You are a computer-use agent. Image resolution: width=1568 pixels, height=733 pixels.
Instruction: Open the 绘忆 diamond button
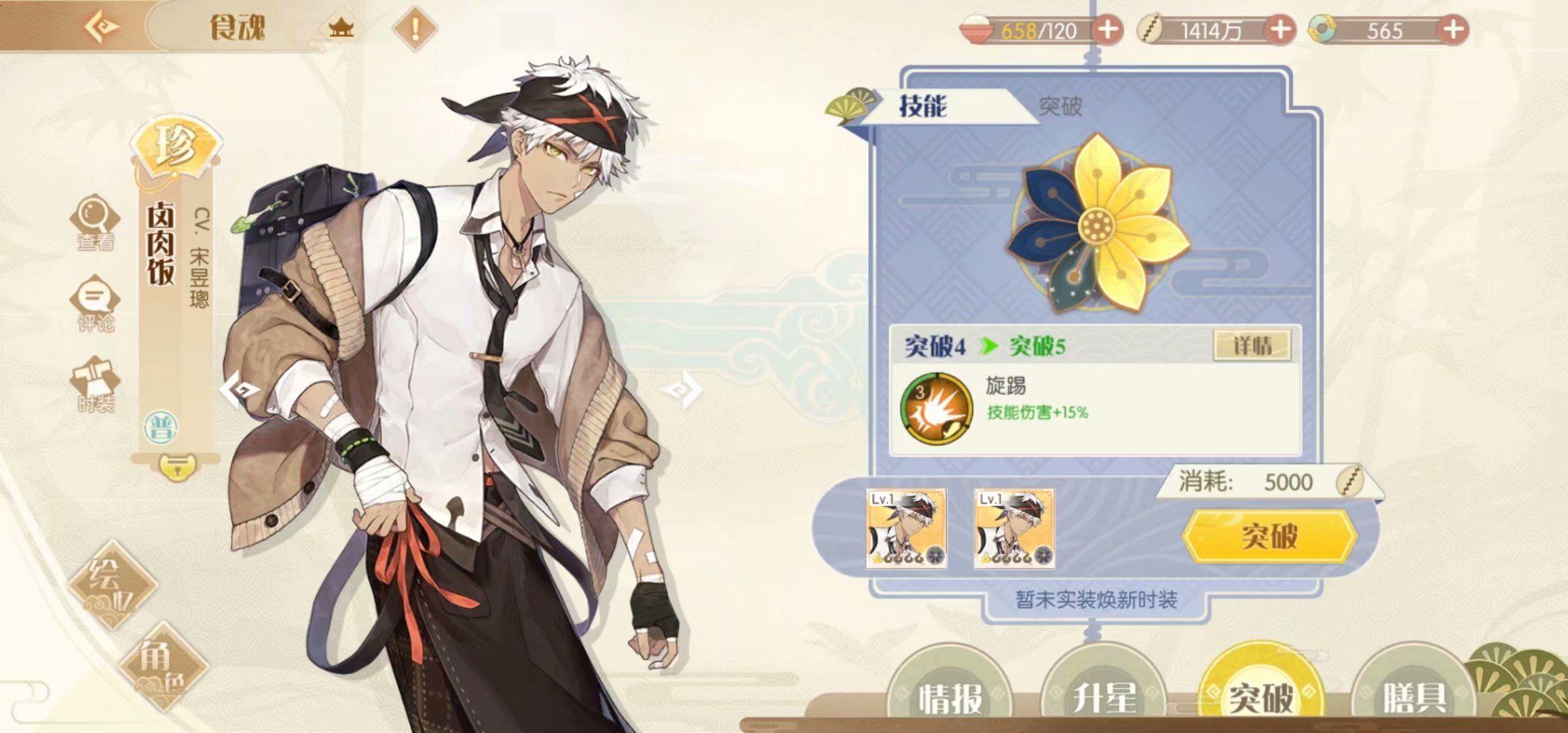pyautogui.click(x=112, y=584)
